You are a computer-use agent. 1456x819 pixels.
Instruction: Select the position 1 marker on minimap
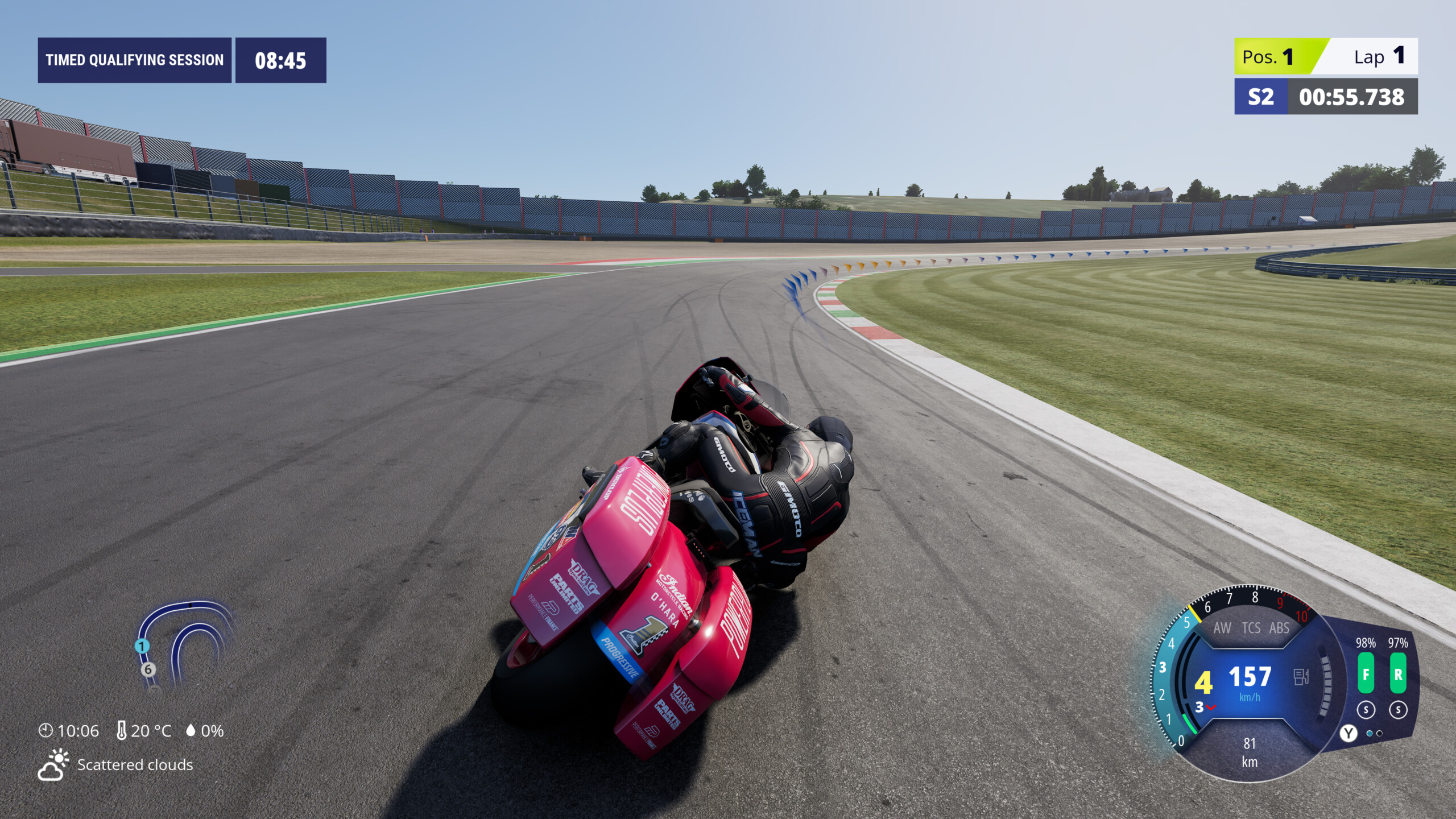click(x=142, y=646)
